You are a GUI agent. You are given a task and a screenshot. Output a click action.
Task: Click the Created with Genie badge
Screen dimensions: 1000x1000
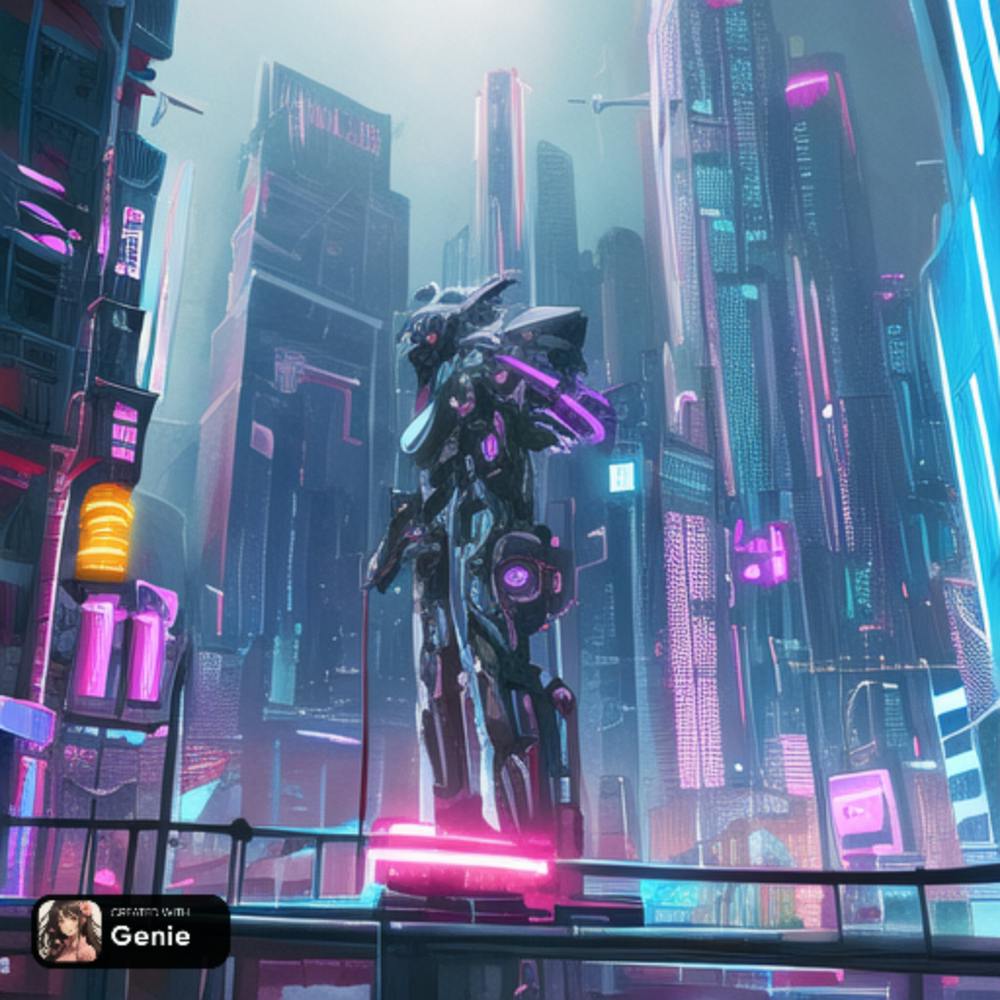[131, 930]
